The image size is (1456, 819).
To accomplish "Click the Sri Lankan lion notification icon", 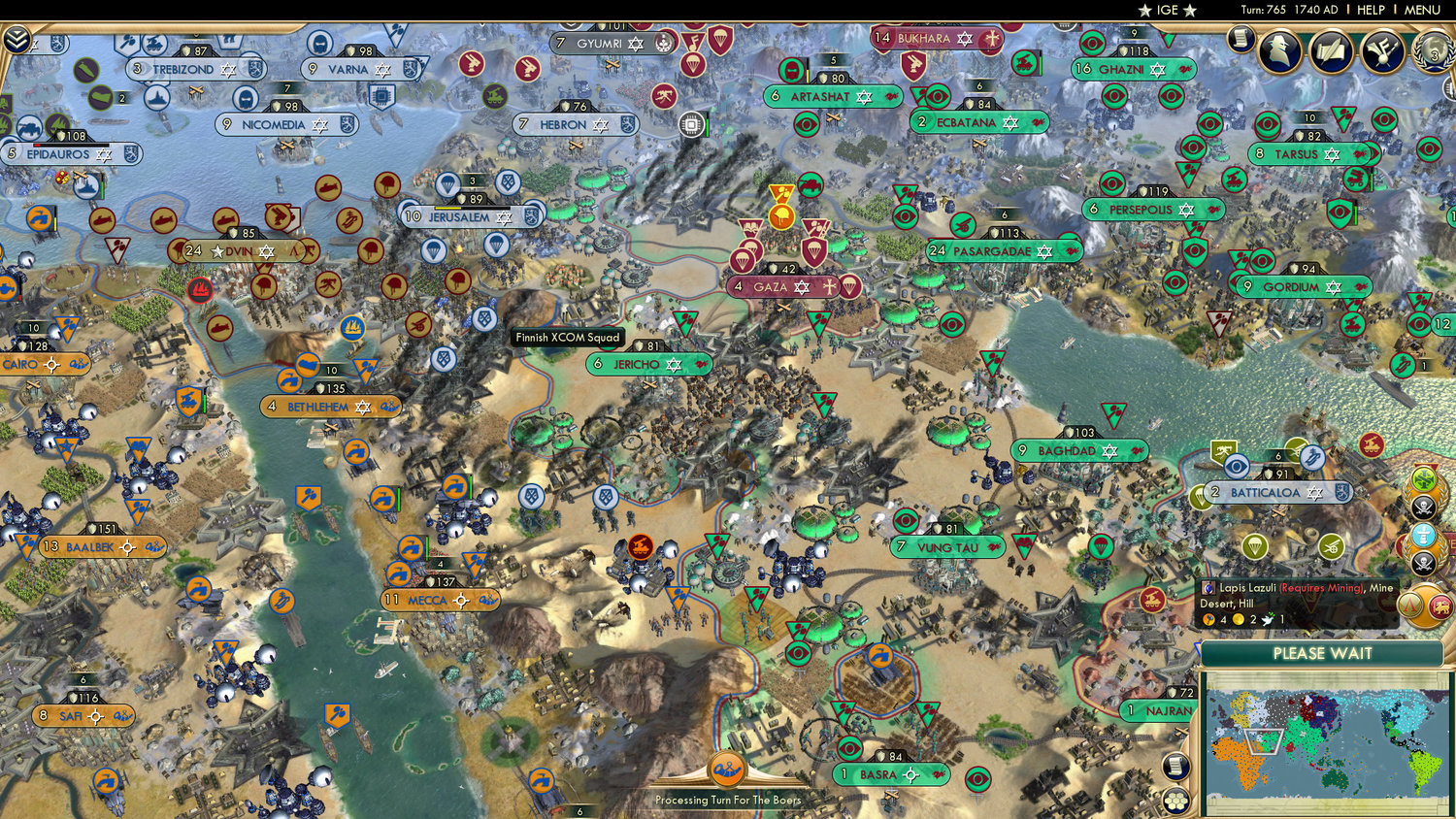I will [1440, 607].
